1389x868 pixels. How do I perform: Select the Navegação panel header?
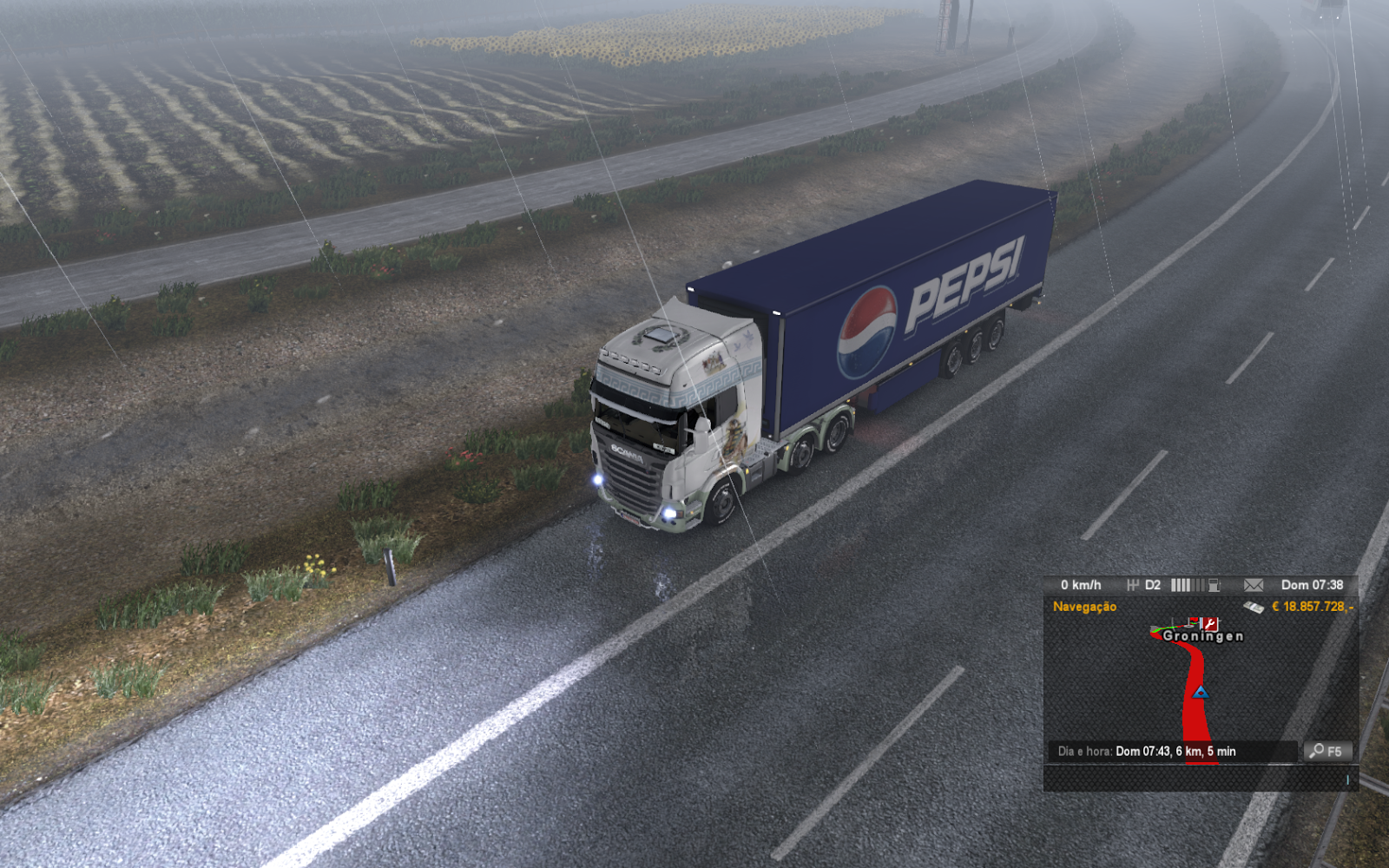(1085, 608)
